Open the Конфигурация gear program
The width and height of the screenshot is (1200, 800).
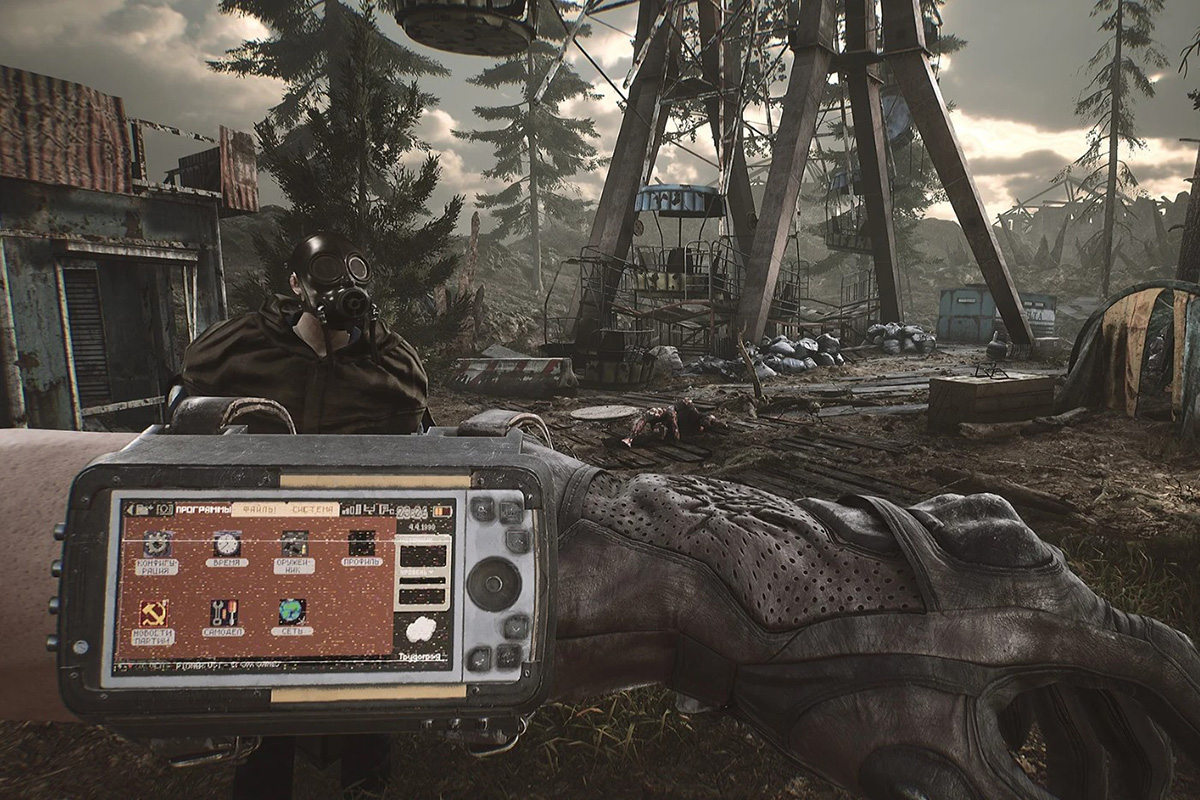(x=157, y=545)
